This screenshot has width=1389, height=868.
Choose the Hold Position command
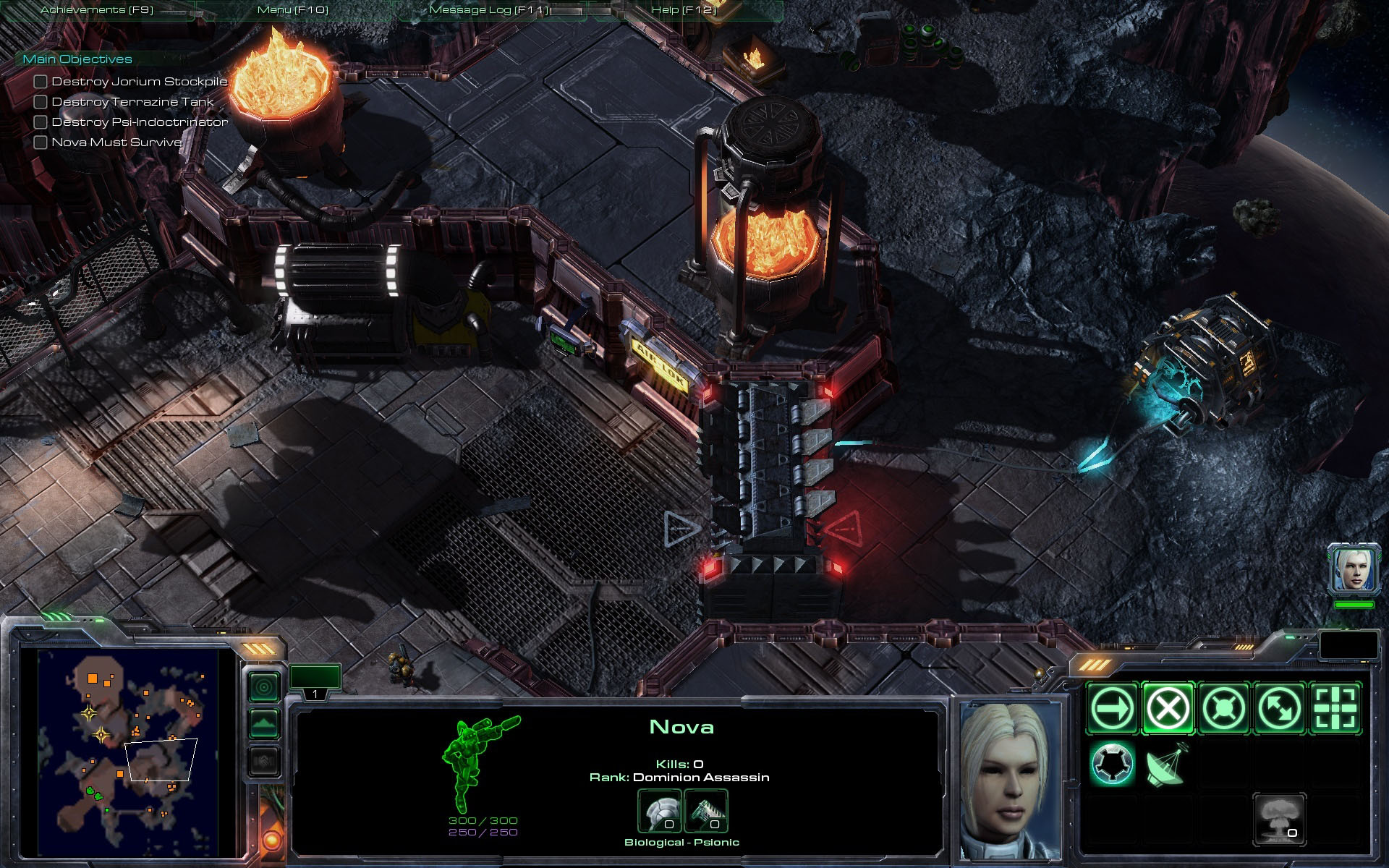1223,708
